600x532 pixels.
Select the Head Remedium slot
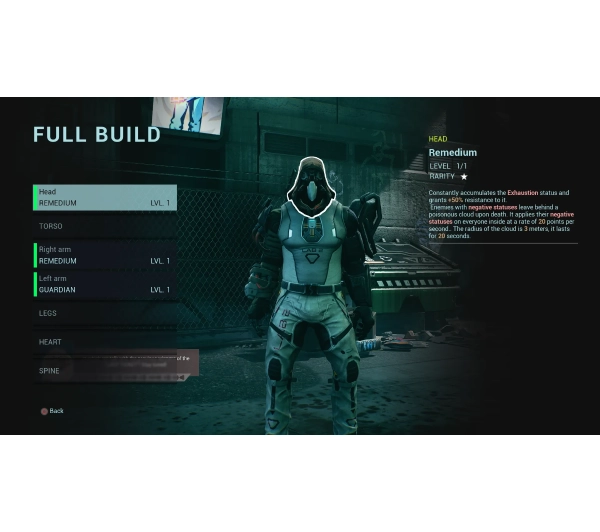pyautogui.click(x=105, y=197)
